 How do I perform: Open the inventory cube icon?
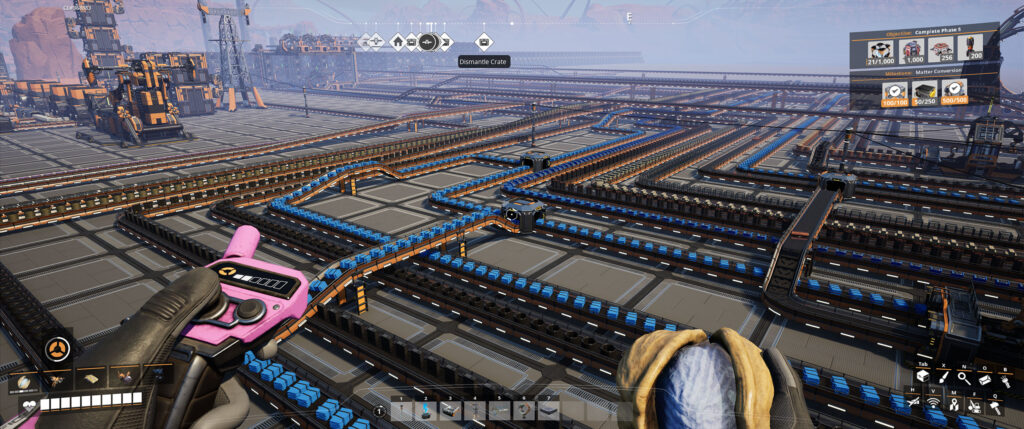point(922,377)
